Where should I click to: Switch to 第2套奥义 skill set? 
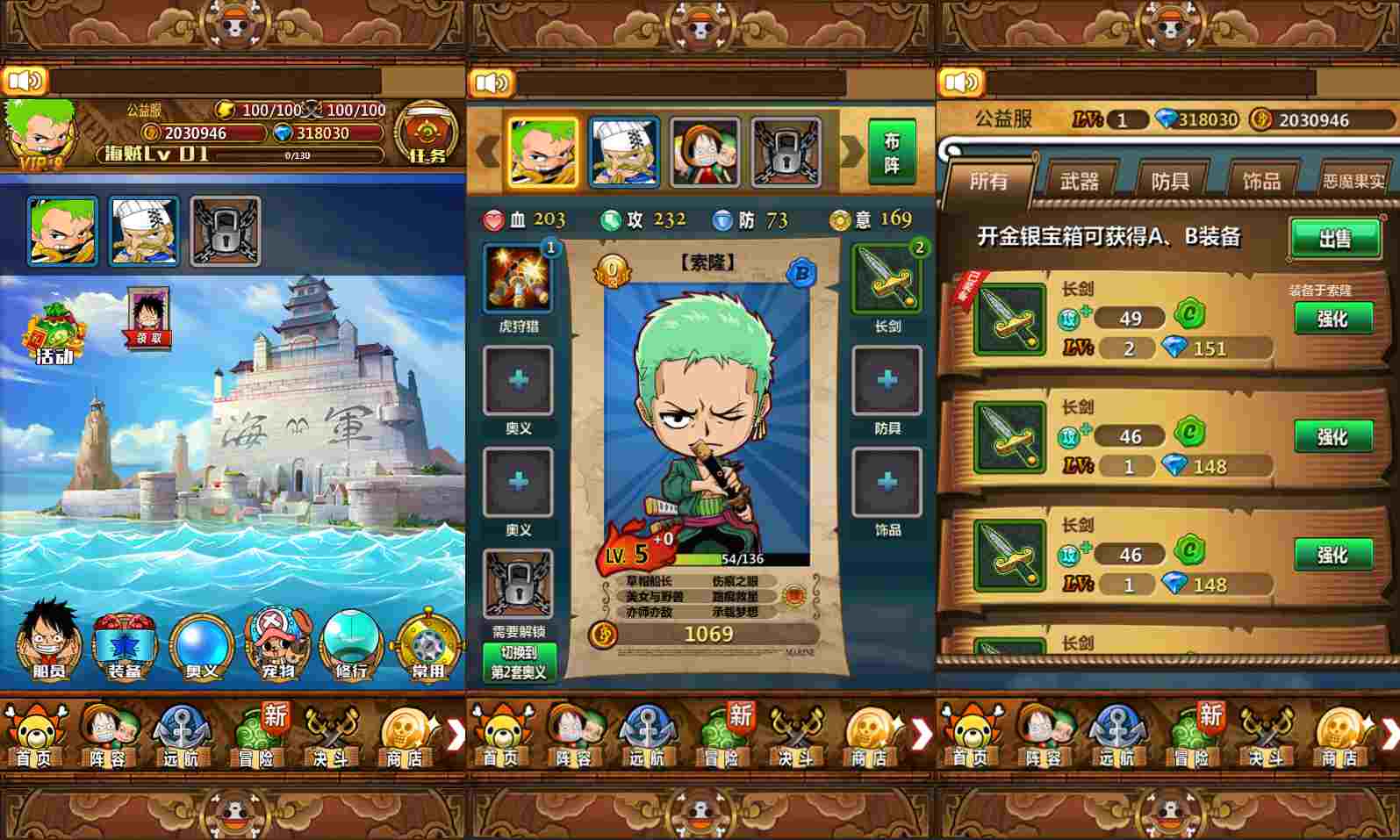click(x=518, y=663)
